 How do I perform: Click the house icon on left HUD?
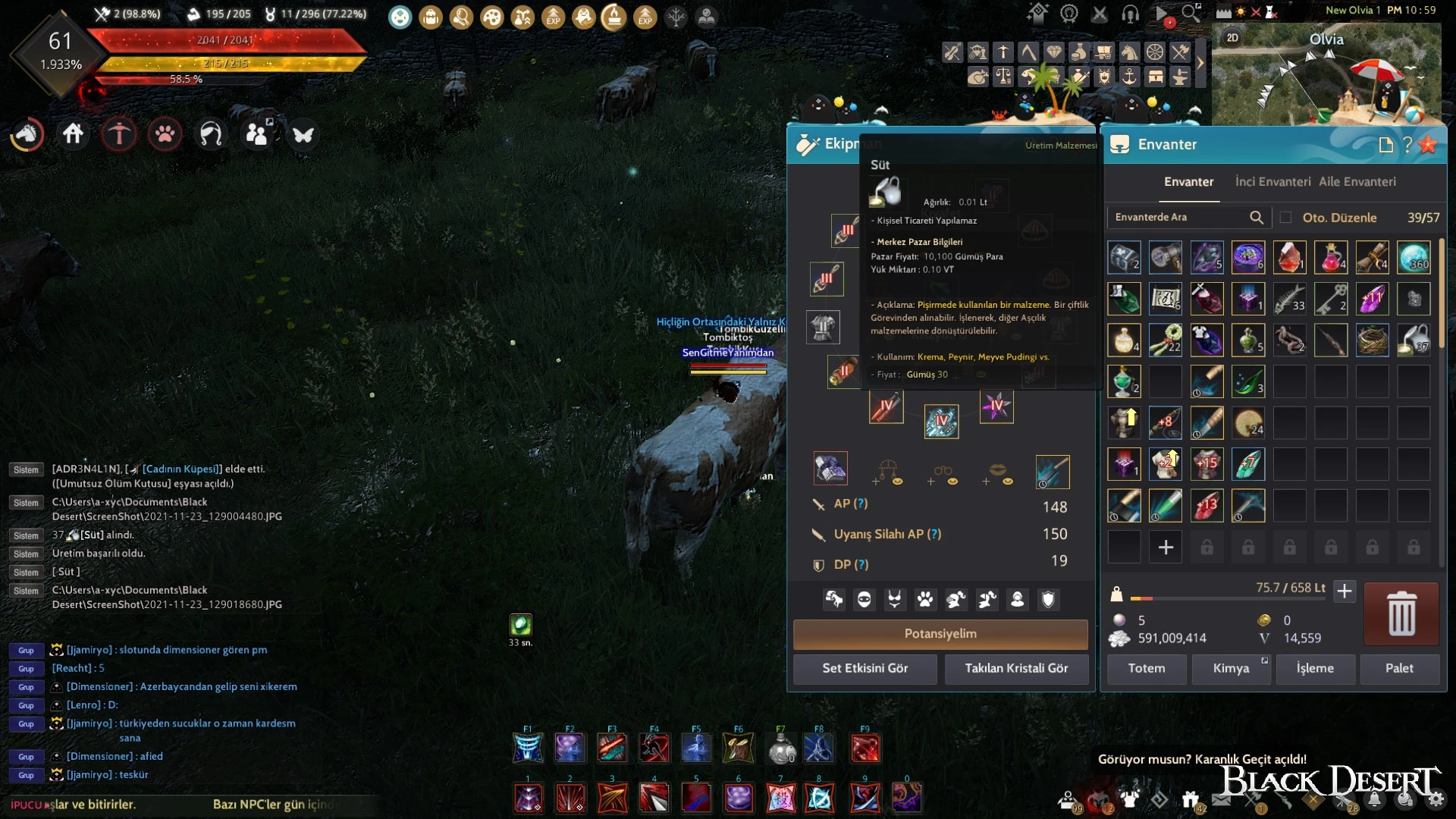(x=74, y=134)
